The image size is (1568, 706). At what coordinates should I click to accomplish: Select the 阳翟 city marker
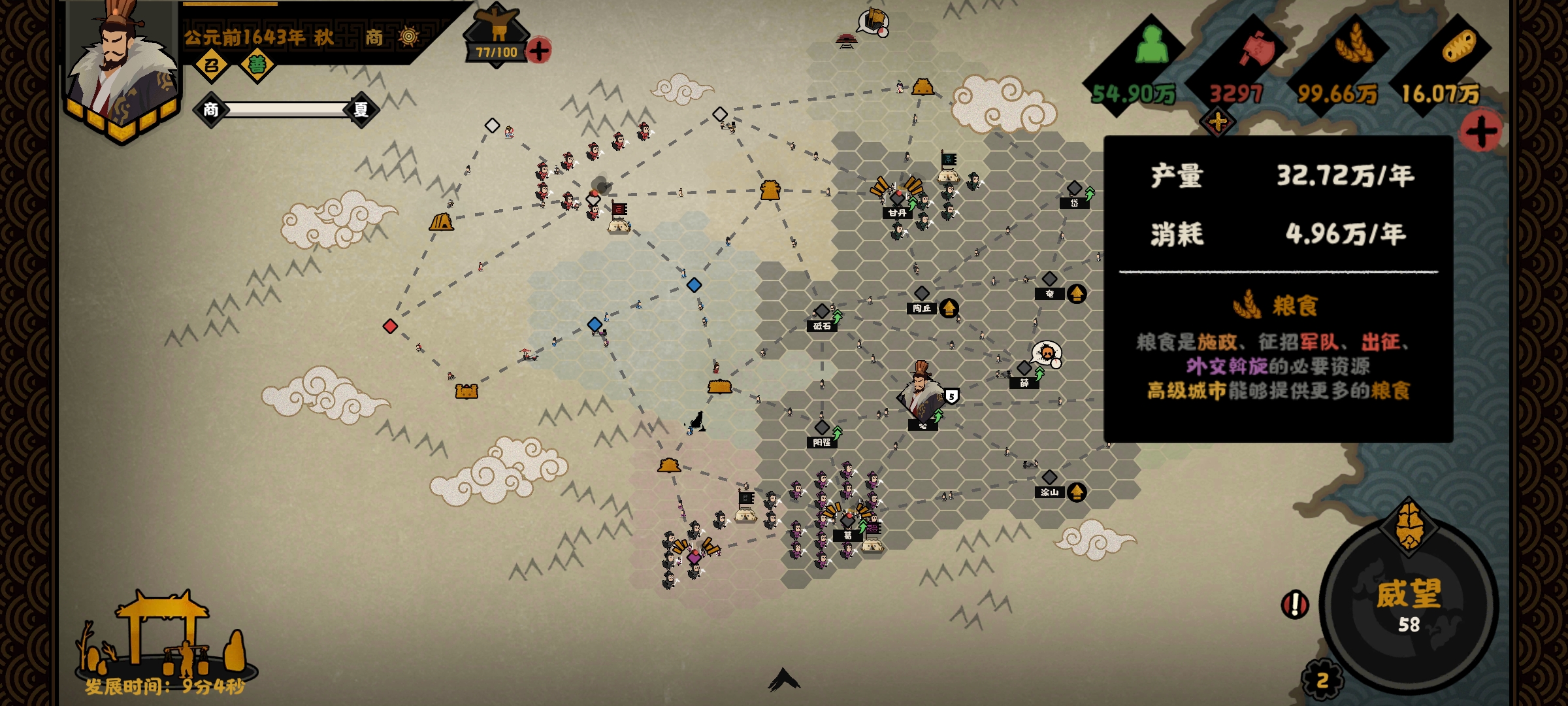pos(822,428)
